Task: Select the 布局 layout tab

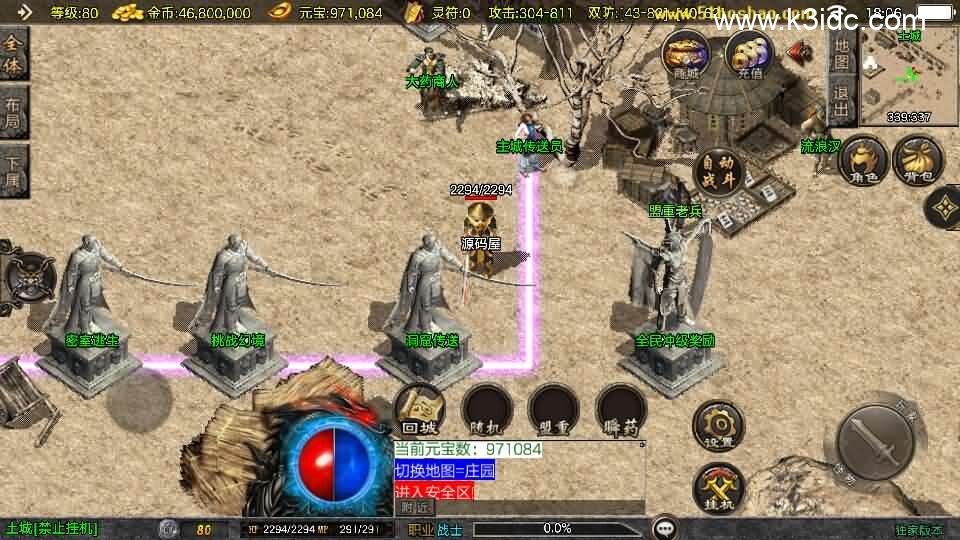Action: (13, 111)
